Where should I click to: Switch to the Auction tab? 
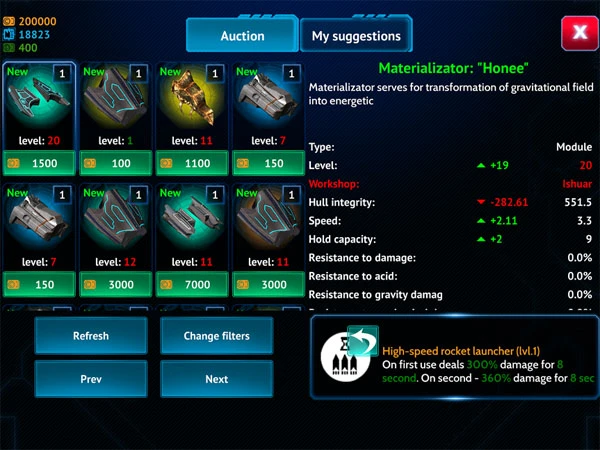241,36
